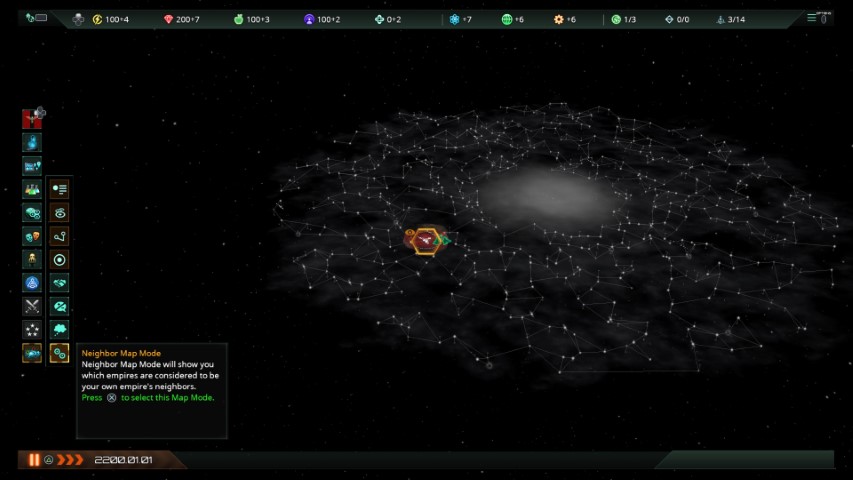Screen dimensions: 853x480
Task: Open the small standing figure sidebar icon
Action: (32, 259)
